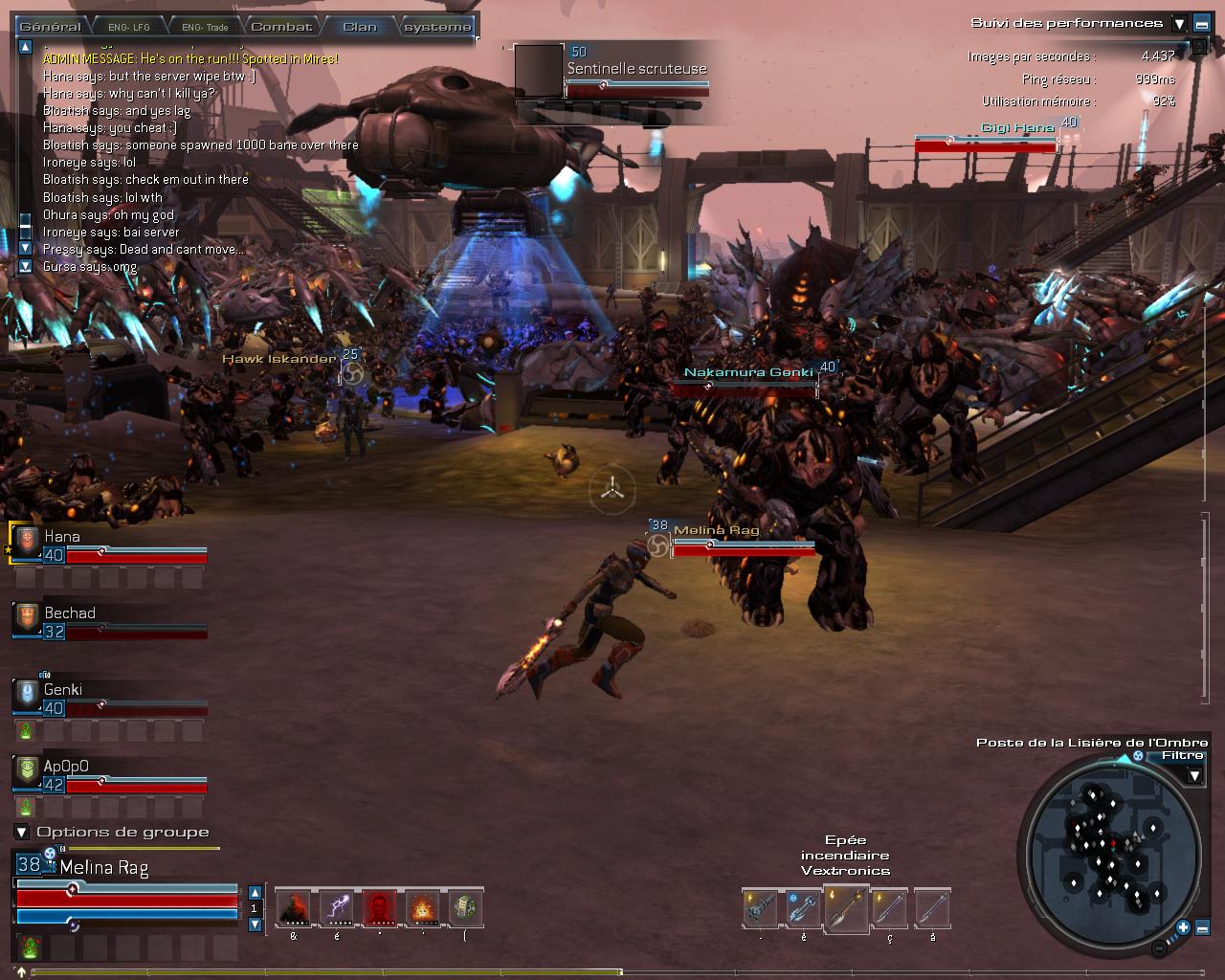Switch to the Général chat tab
1225x980 pixels.
click(50, 27)
